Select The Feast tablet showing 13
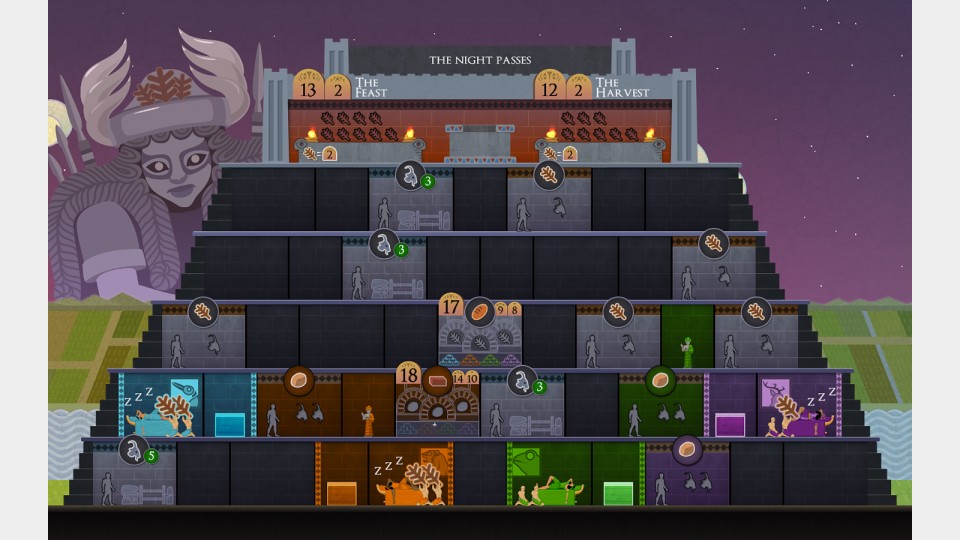The height and width of the screenshot is (540, 960). pos(307,88)
